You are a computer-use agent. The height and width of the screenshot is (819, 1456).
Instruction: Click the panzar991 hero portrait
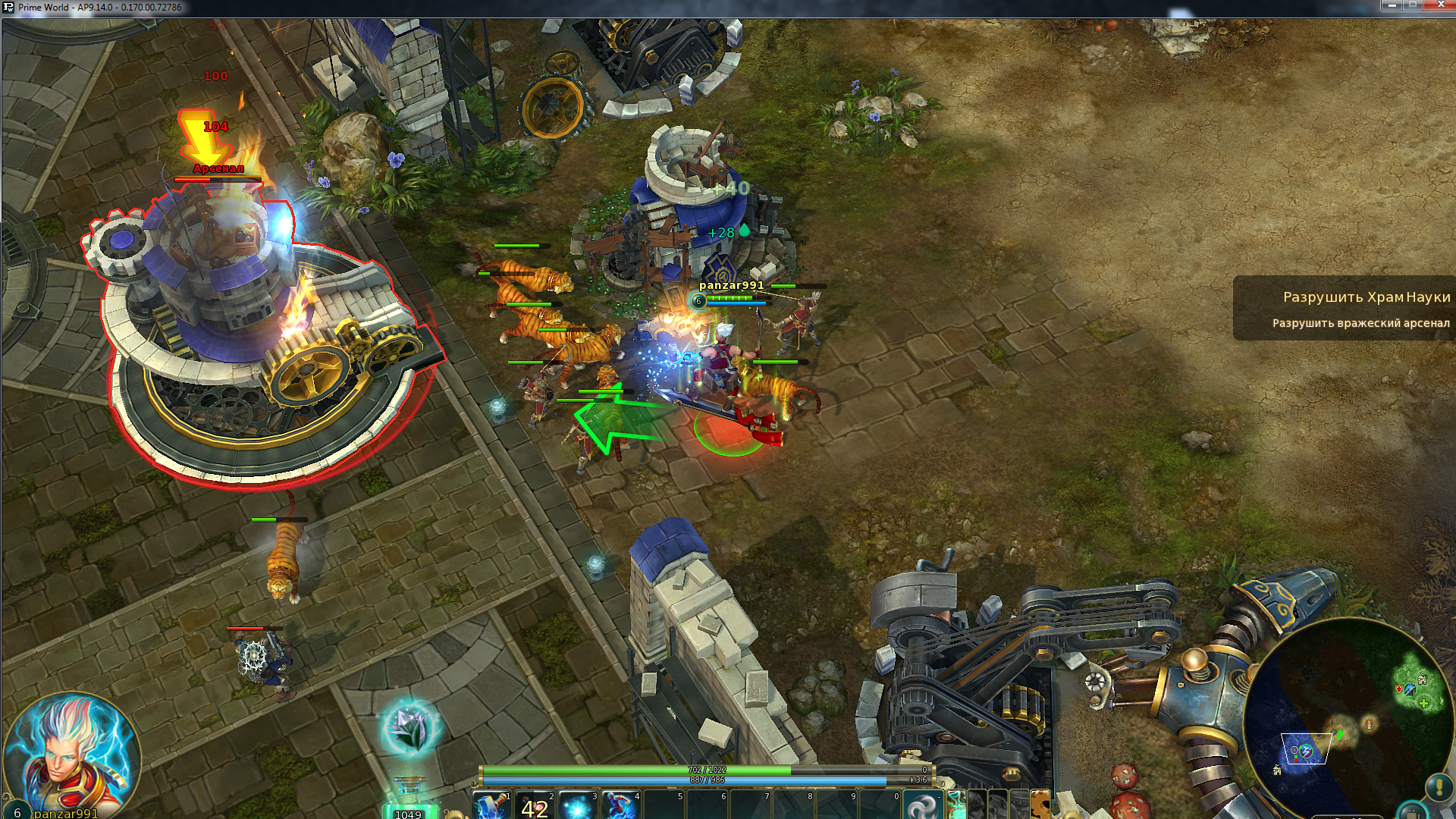tap(72, 755)
